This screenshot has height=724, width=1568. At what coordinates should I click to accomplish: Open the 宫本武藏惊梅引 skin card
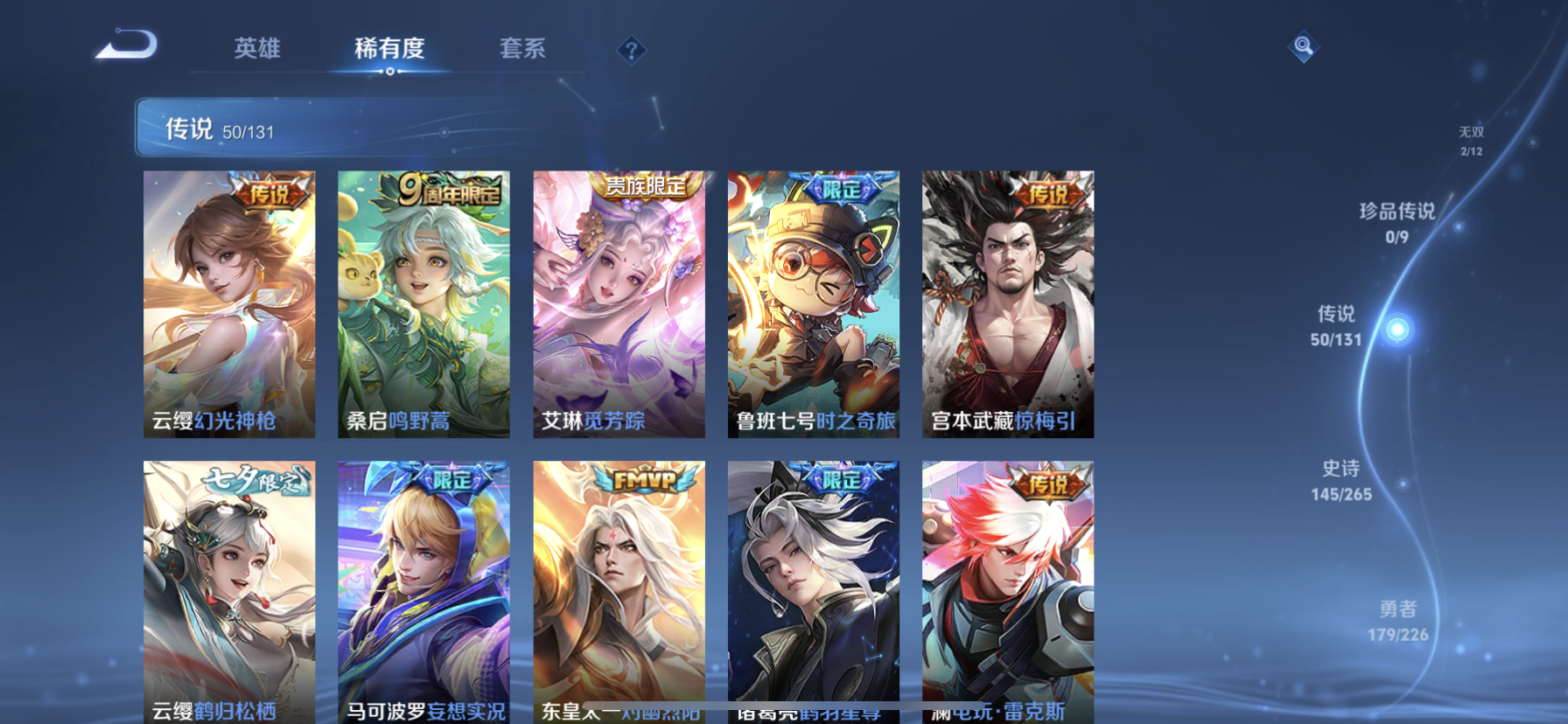(x=1006, y=306)
